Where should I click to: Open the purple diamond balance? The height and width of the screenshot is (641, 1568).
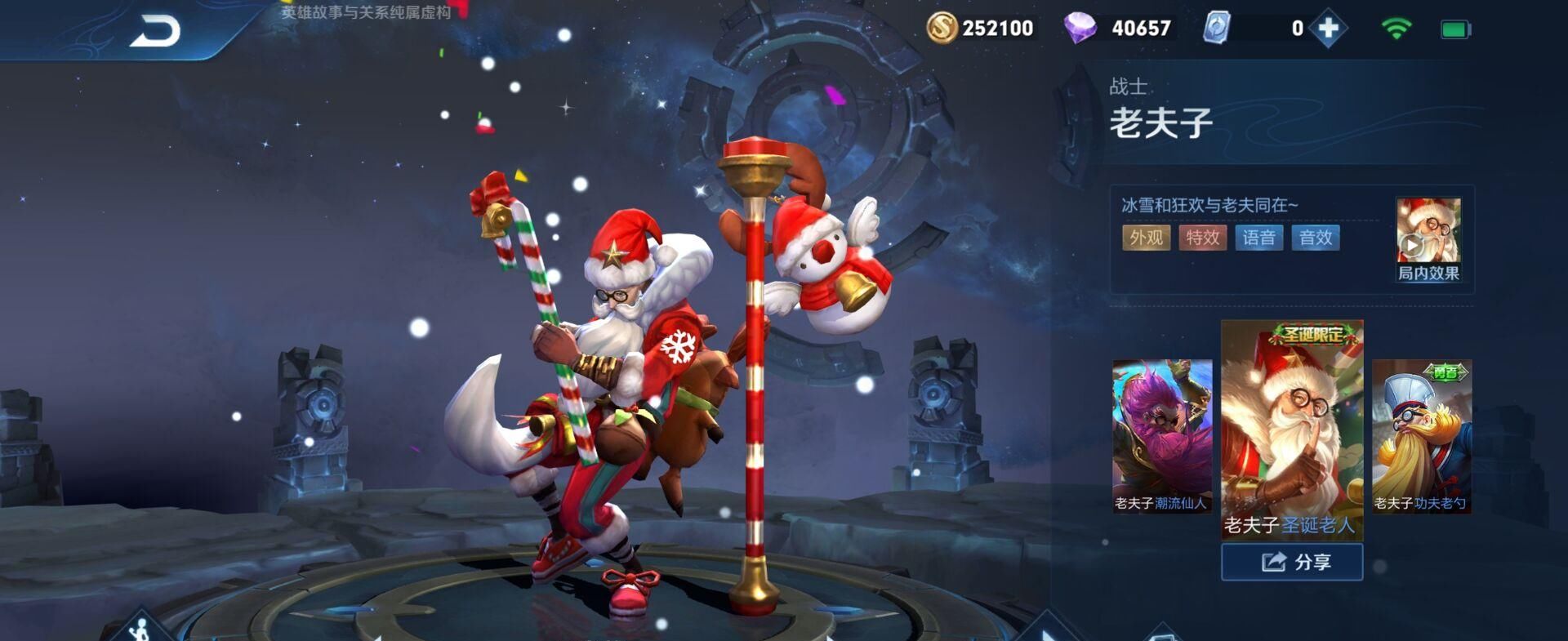pyautogui.click(x=1120, y=29)
